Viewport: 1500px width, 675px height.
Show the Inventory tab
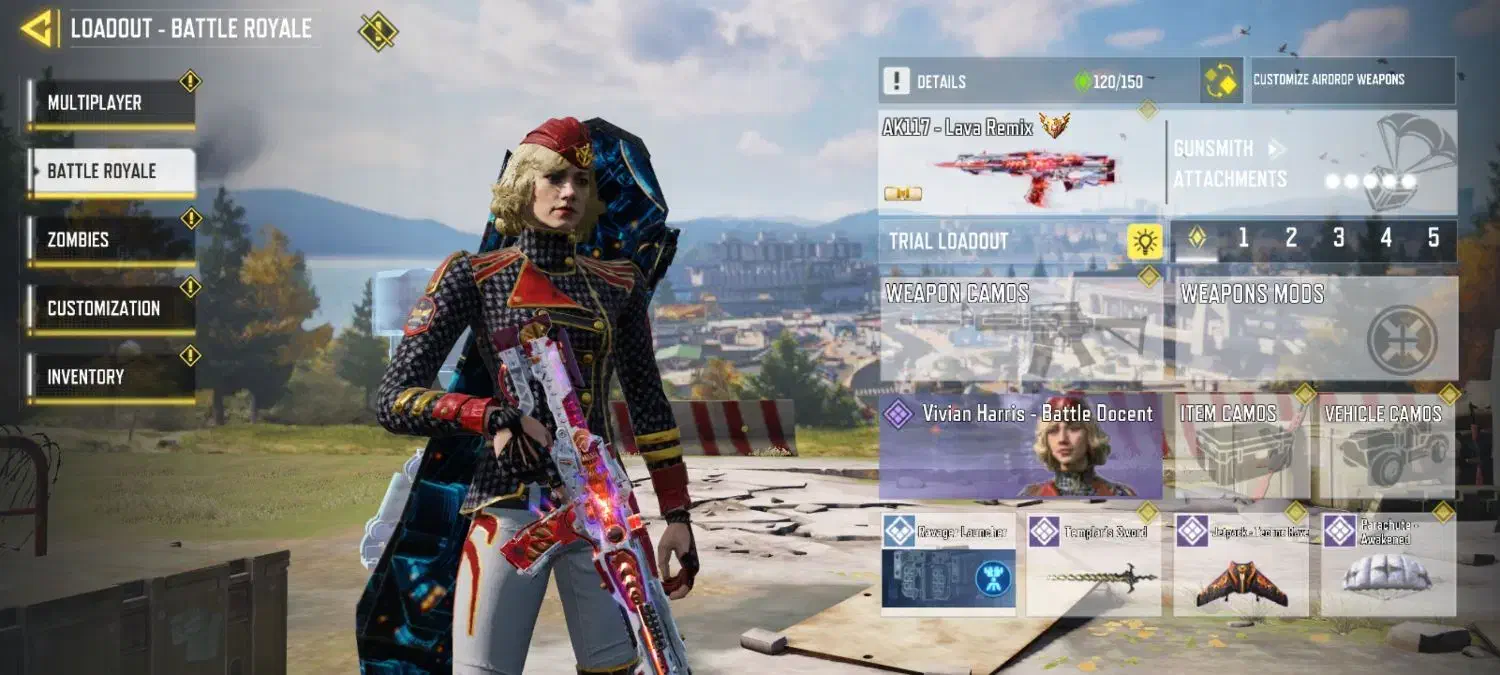tap(111, 377)
